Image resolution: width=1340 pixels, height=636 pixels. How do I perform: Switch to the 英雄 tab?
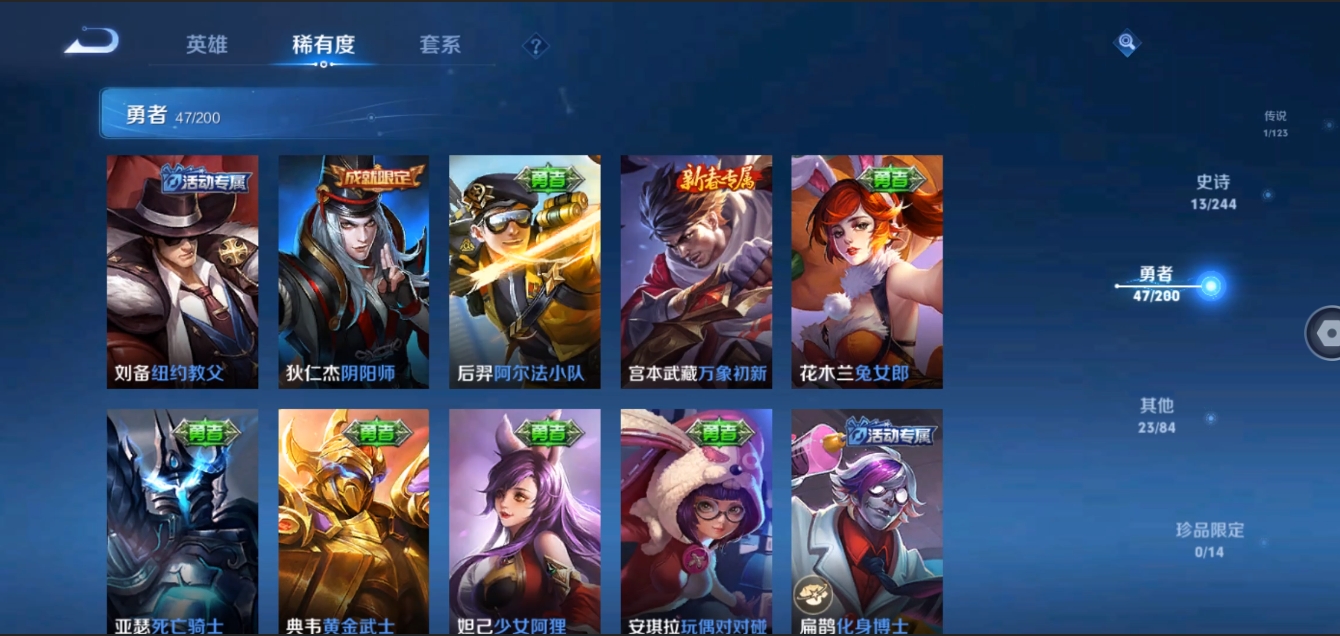(x=207, y=45)
